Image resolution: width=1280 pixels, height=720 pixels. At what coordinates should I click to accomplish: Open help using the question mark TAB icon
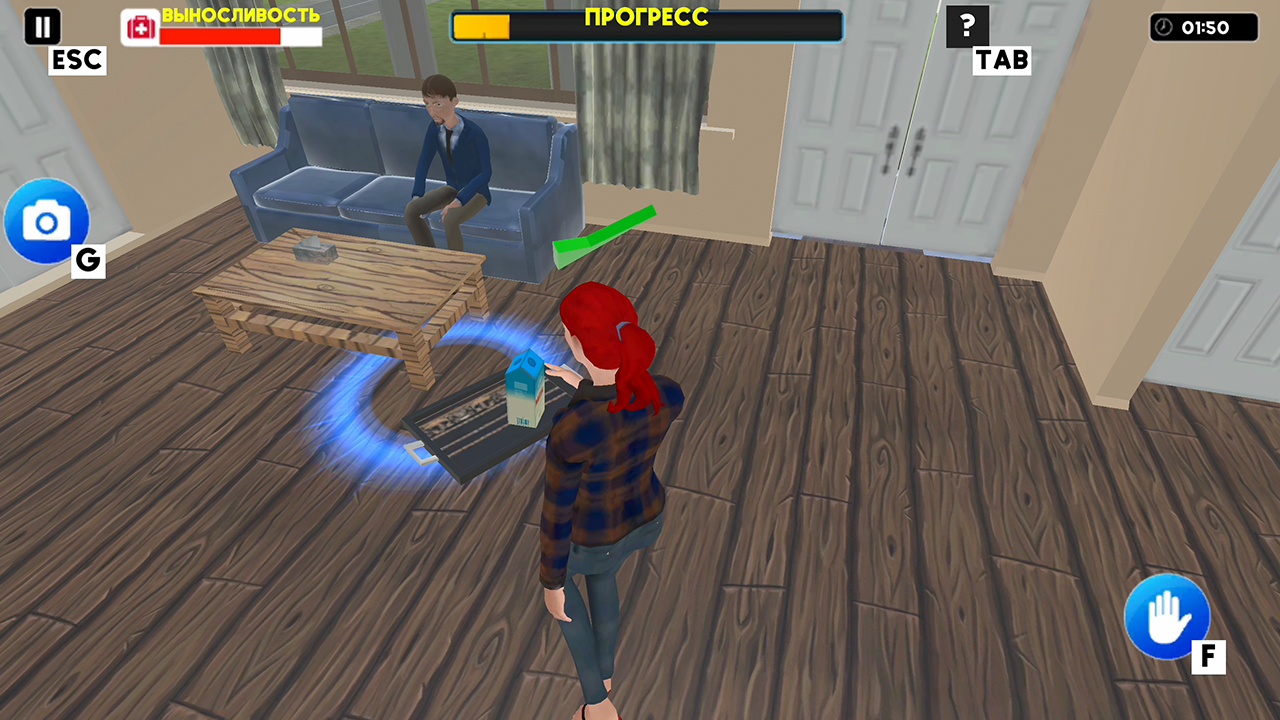pos(966,27)
